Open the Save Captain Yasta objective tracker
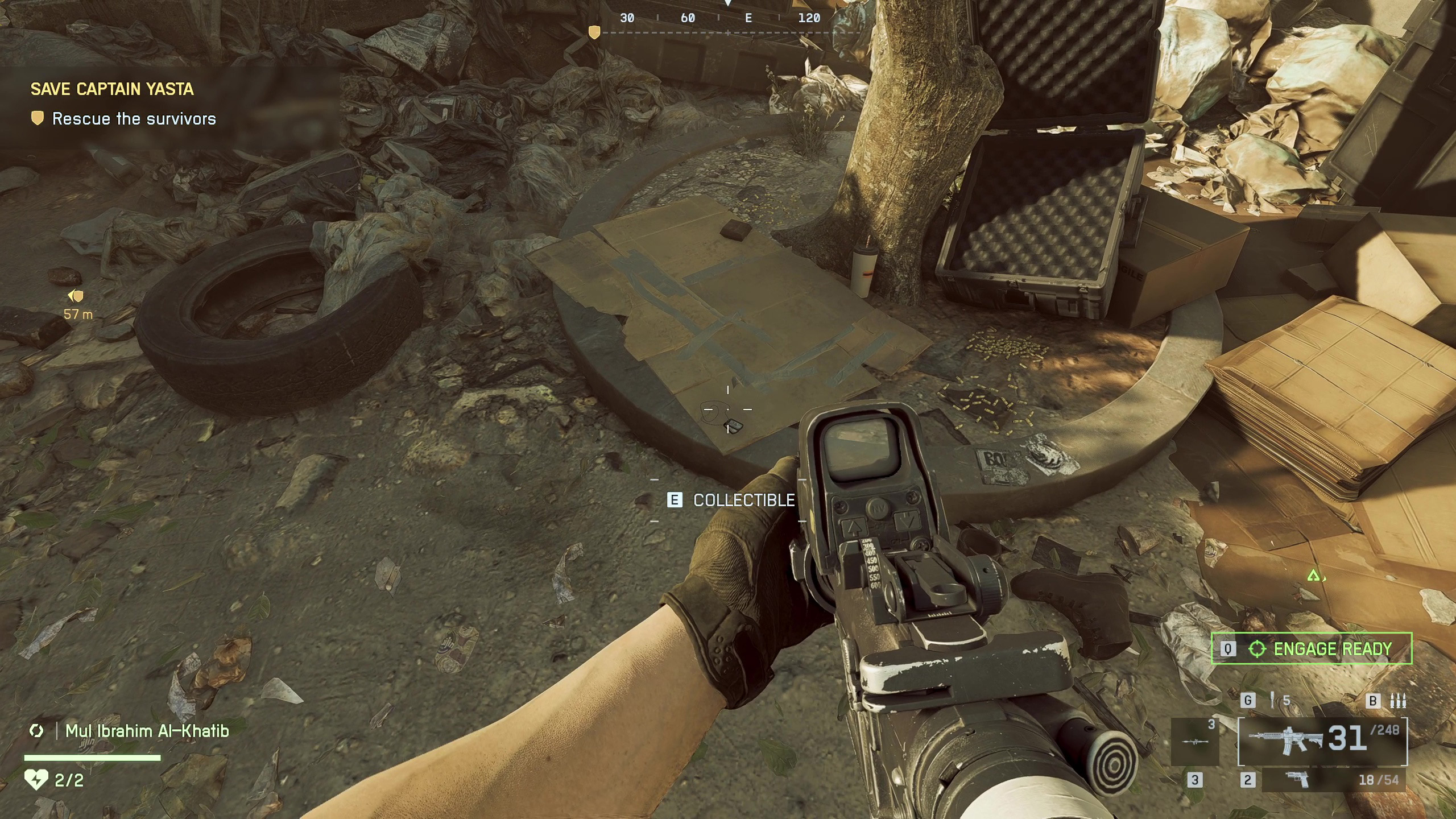The image size is (1456, 819). click(112, 89)
